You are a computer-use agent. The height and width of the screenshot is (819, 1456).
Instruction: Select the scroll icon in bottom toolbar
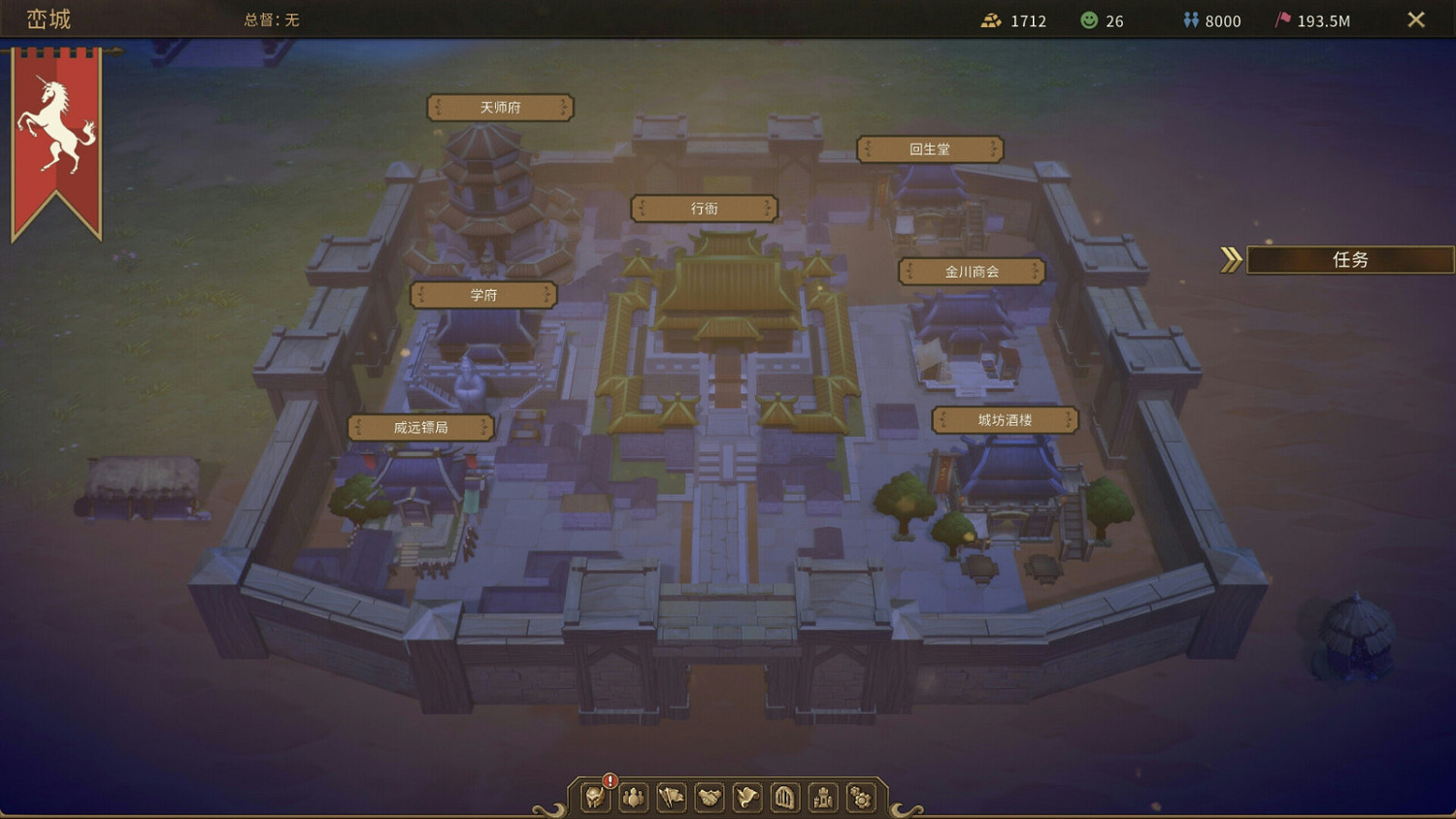coord(746,798)
